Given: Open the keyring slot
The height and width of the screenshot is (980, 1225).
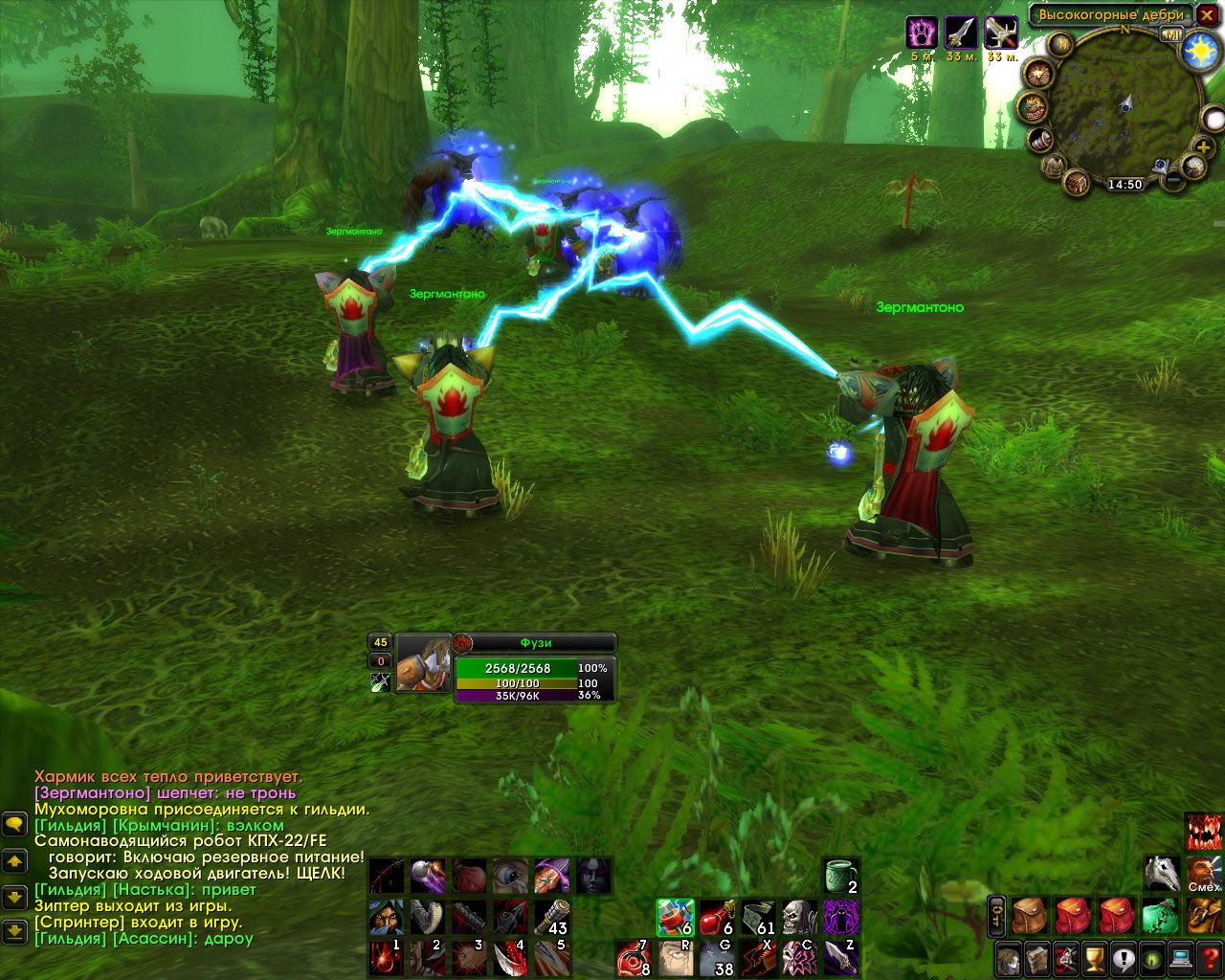Looking at the screenshot, I should 996,916.
